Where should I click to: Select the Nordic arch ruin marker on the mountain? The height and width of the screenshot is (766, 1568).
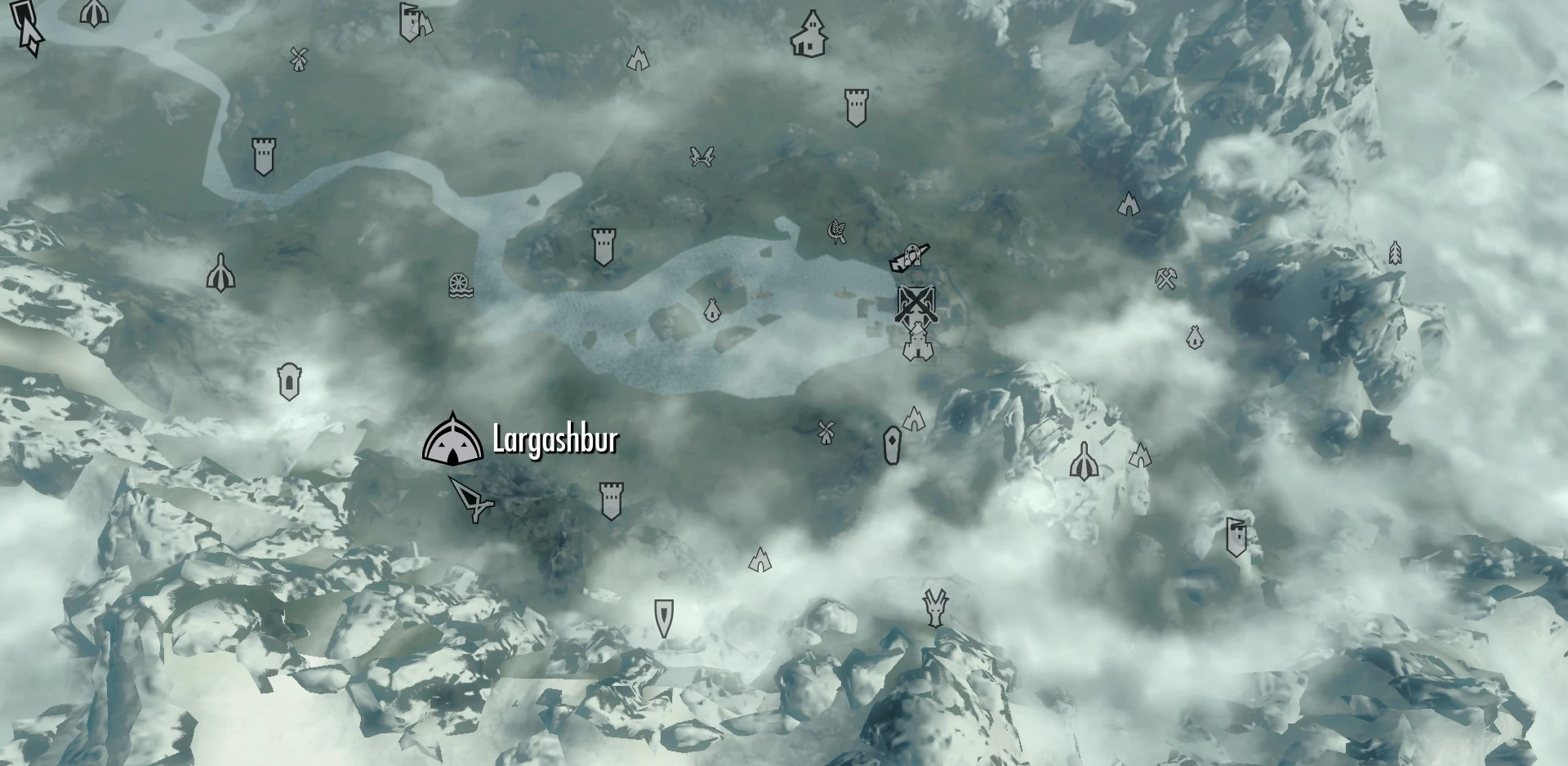(x=1127, y=206)
